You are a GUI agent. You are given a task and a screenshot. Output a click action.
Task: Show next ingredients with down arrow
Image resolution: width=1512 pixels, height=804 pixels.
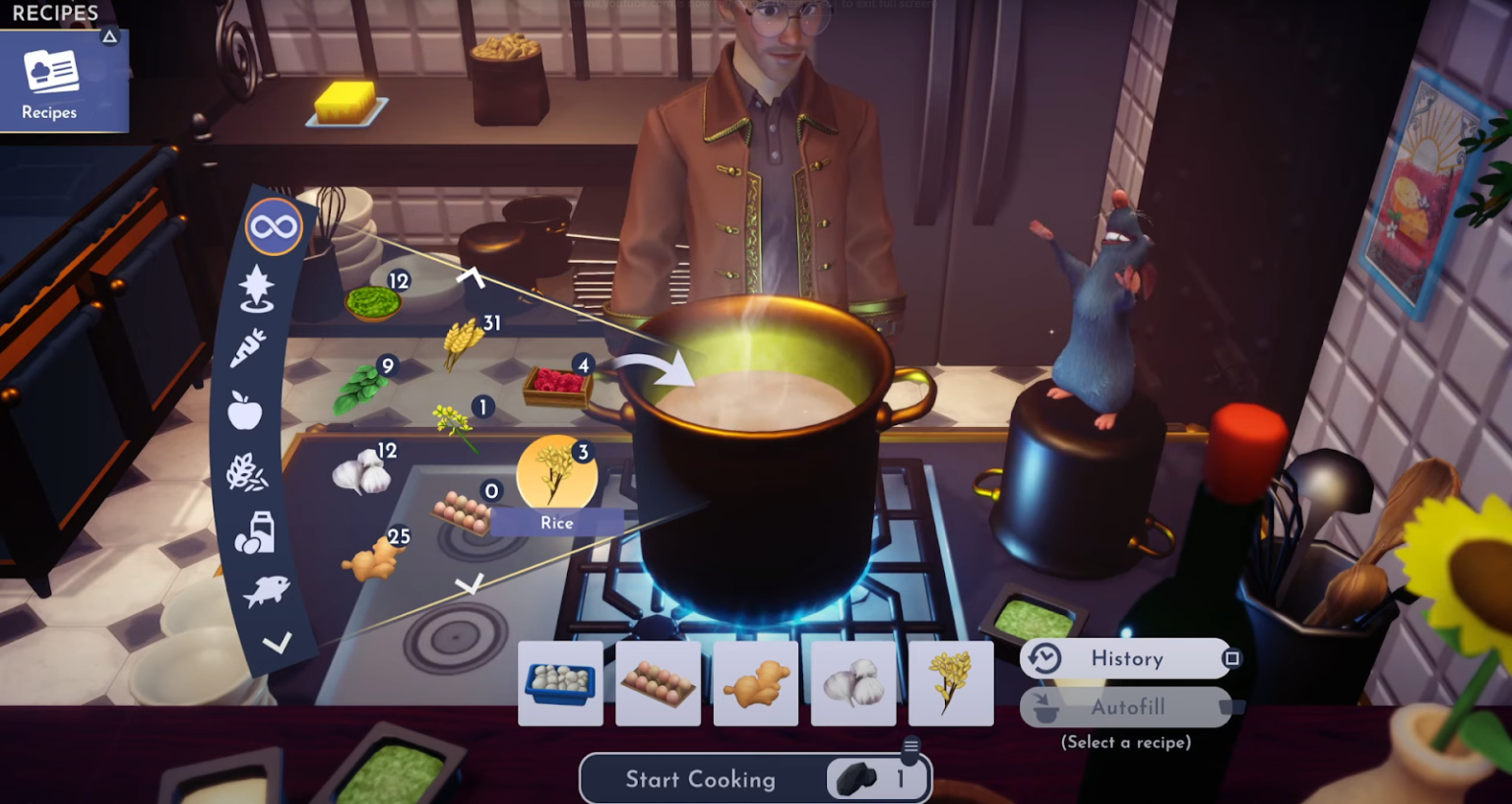(x=470, y=585)
